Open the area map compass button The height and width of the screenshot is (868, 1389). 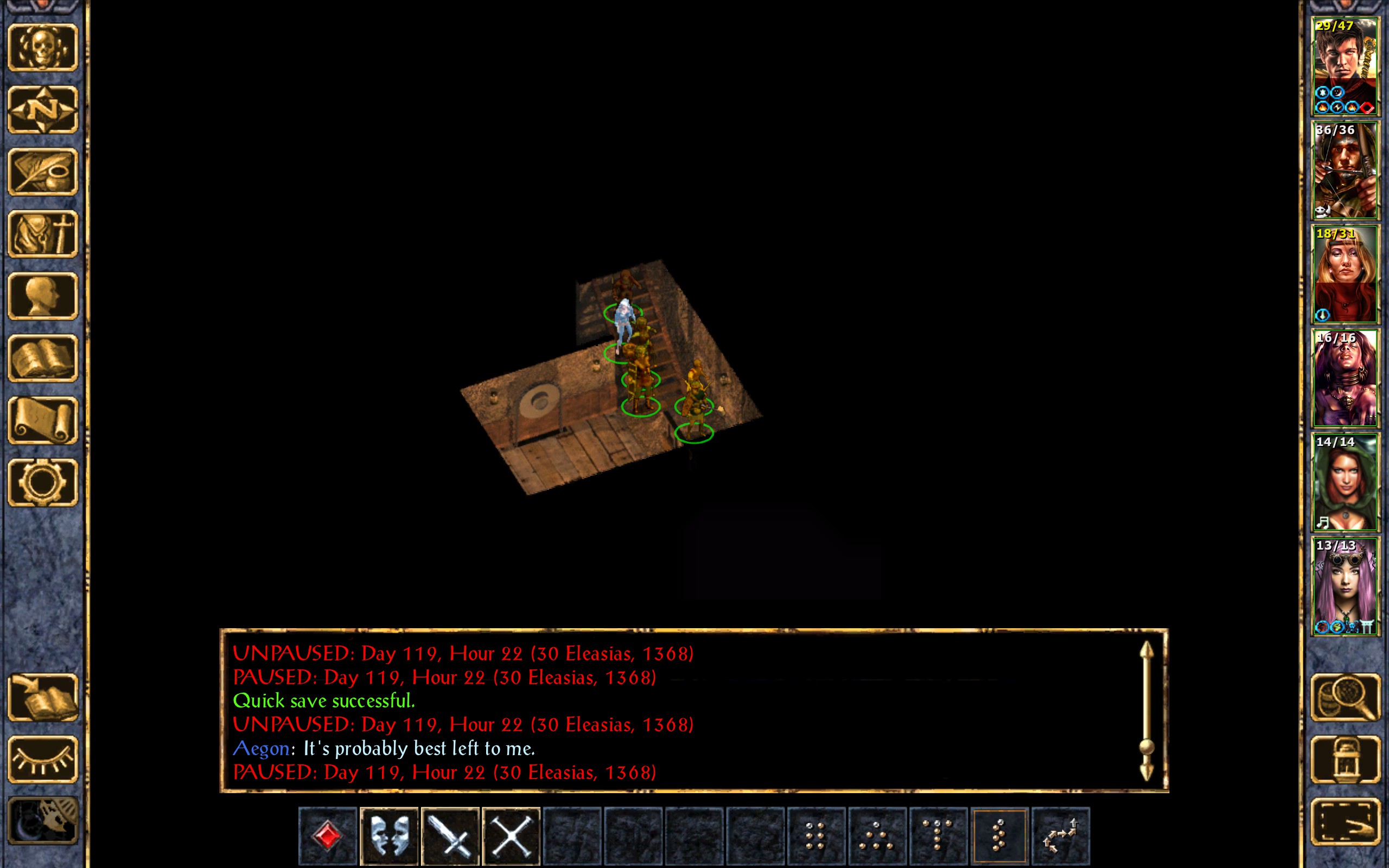click(x=43, y=109)
